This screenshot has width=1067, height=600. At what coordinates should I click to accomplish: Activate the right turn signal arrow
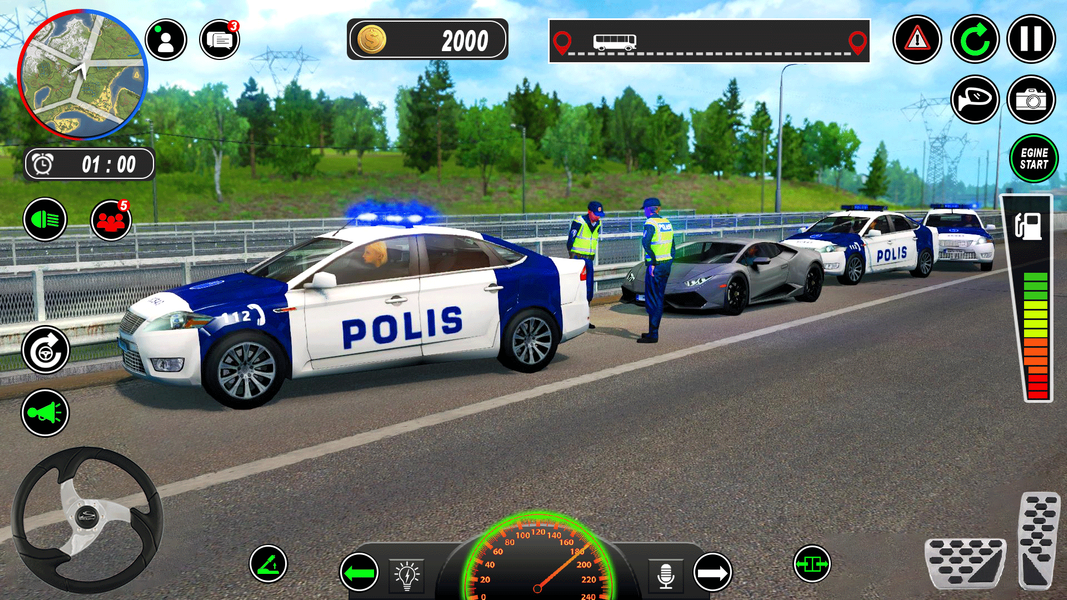(712, 573)
